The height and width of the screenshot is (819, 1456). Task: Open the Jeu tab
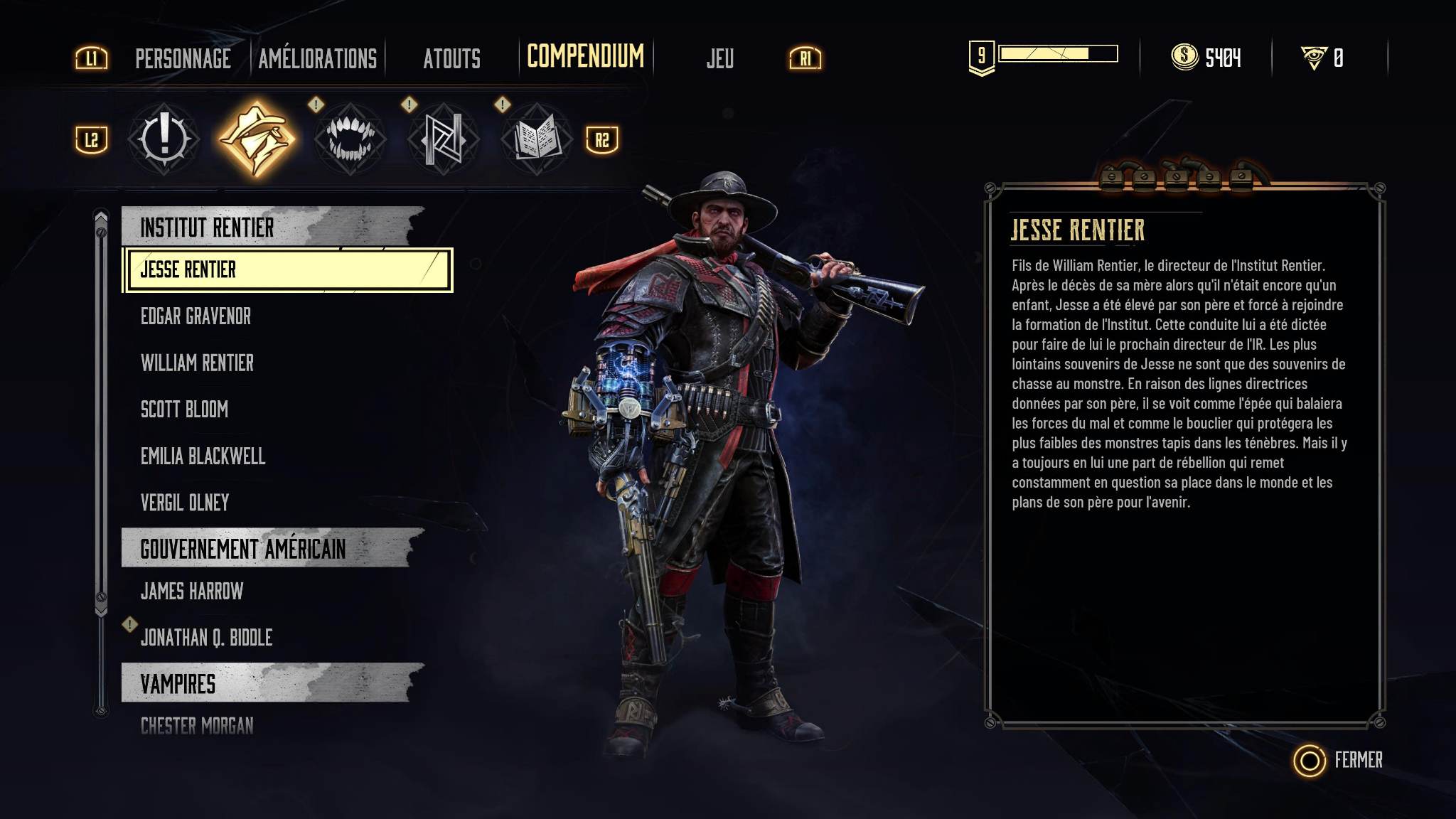[719, 58]
